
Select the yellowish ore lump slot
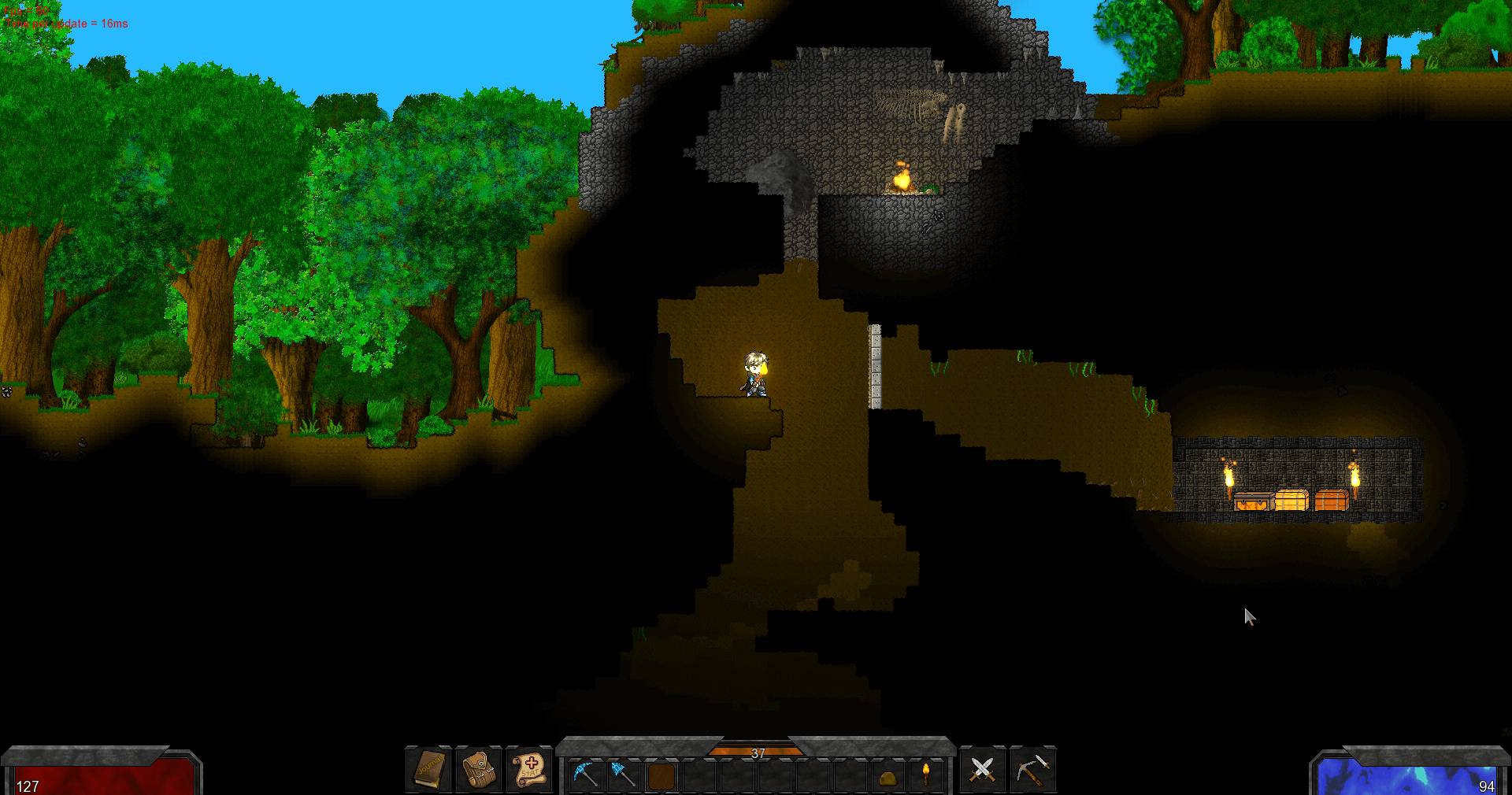[888, 778]
